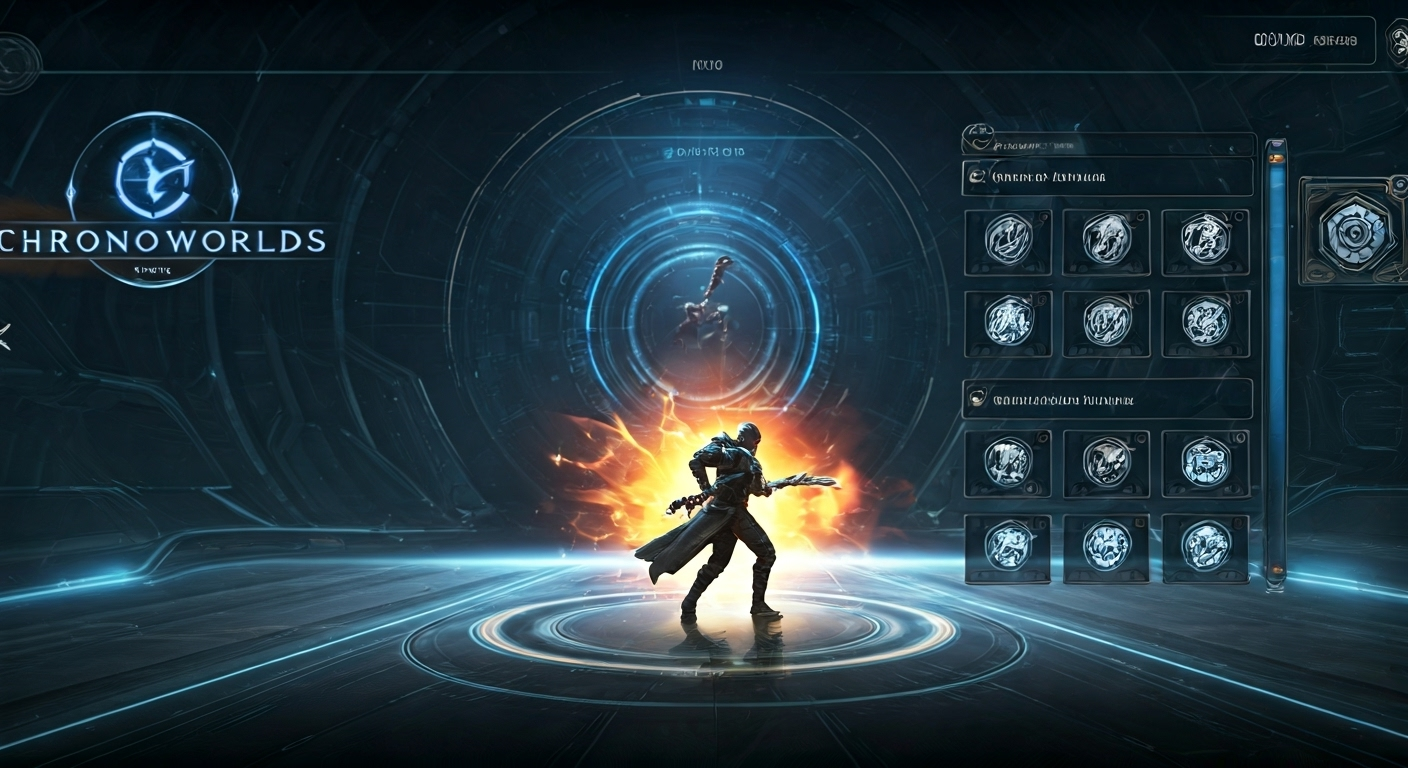Select the first ability rune in the top grid
The width and height of the screenshot is (1408, 768).
[x=1007, y=244]
